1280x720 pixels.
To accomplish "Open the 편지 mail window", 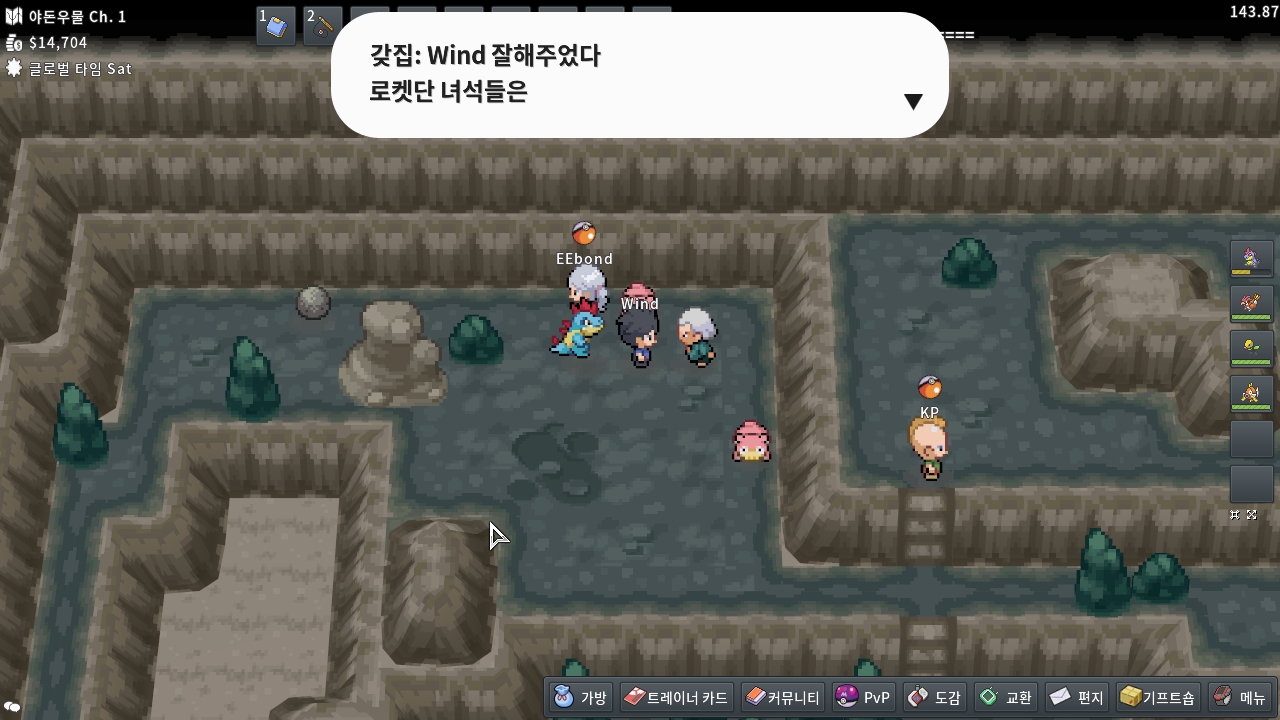I will point(1076,697).
